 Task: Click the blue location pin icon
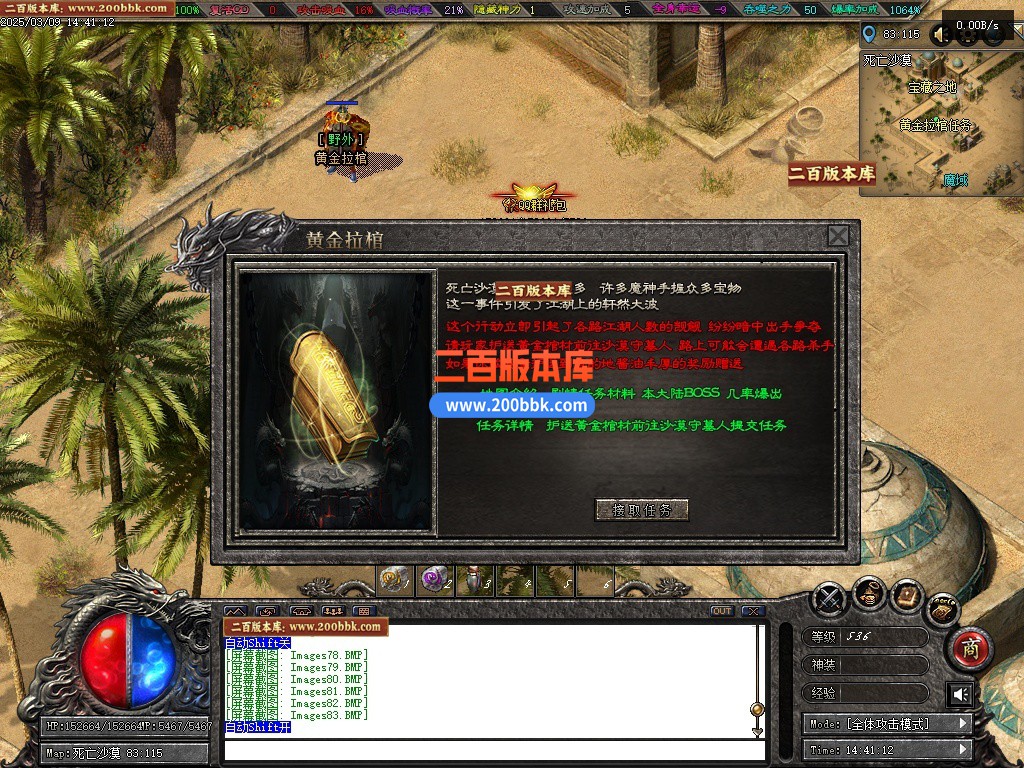(869, 33)
